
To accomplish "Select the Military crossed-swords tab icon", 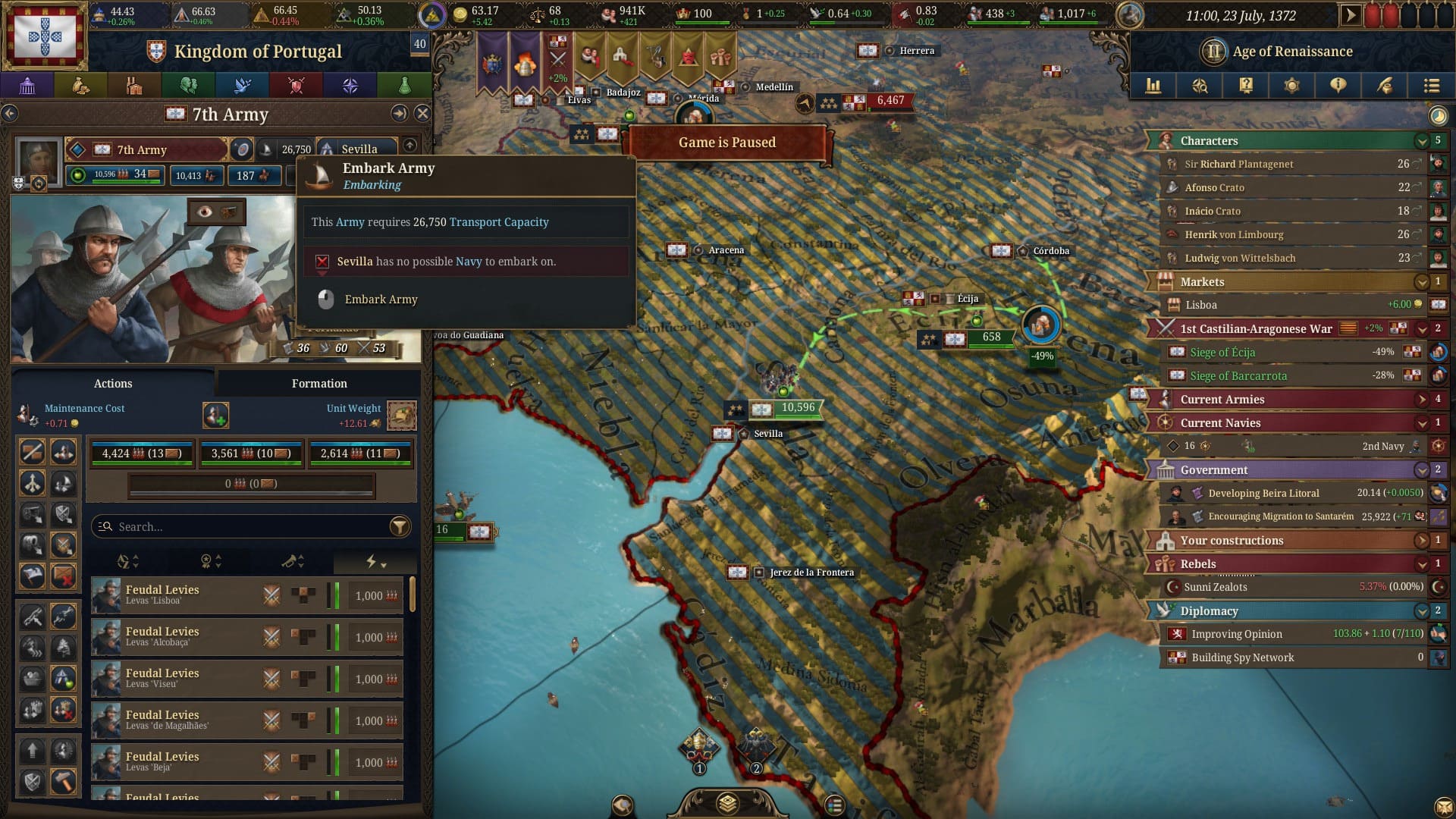I will pos(296,86).
